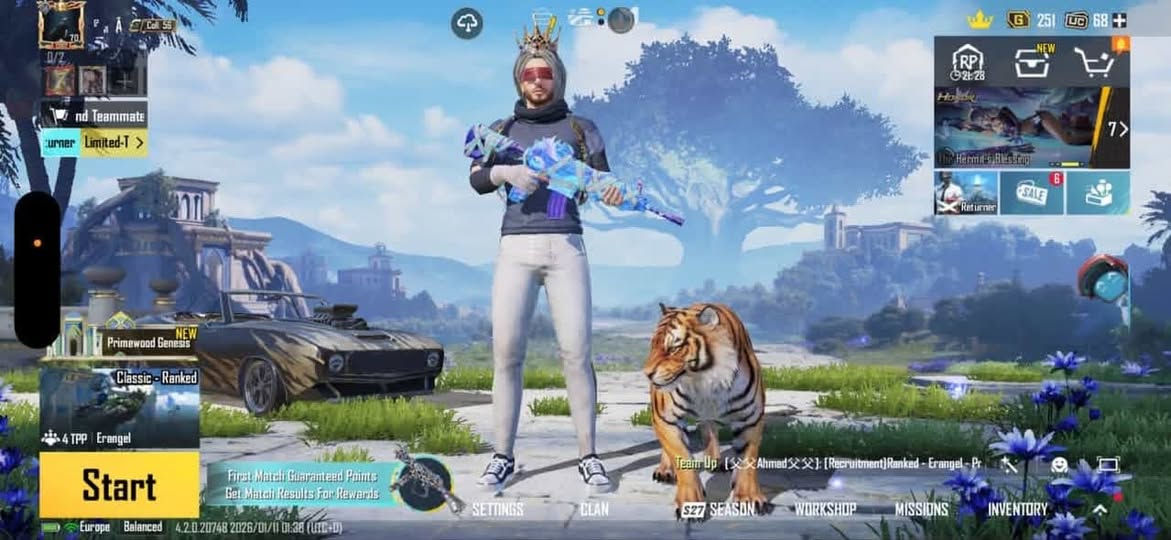This screenshot has height=540, width=1171.
Task: Select the Classic Ranked Erangel mode tile
Action: (119, 407)
